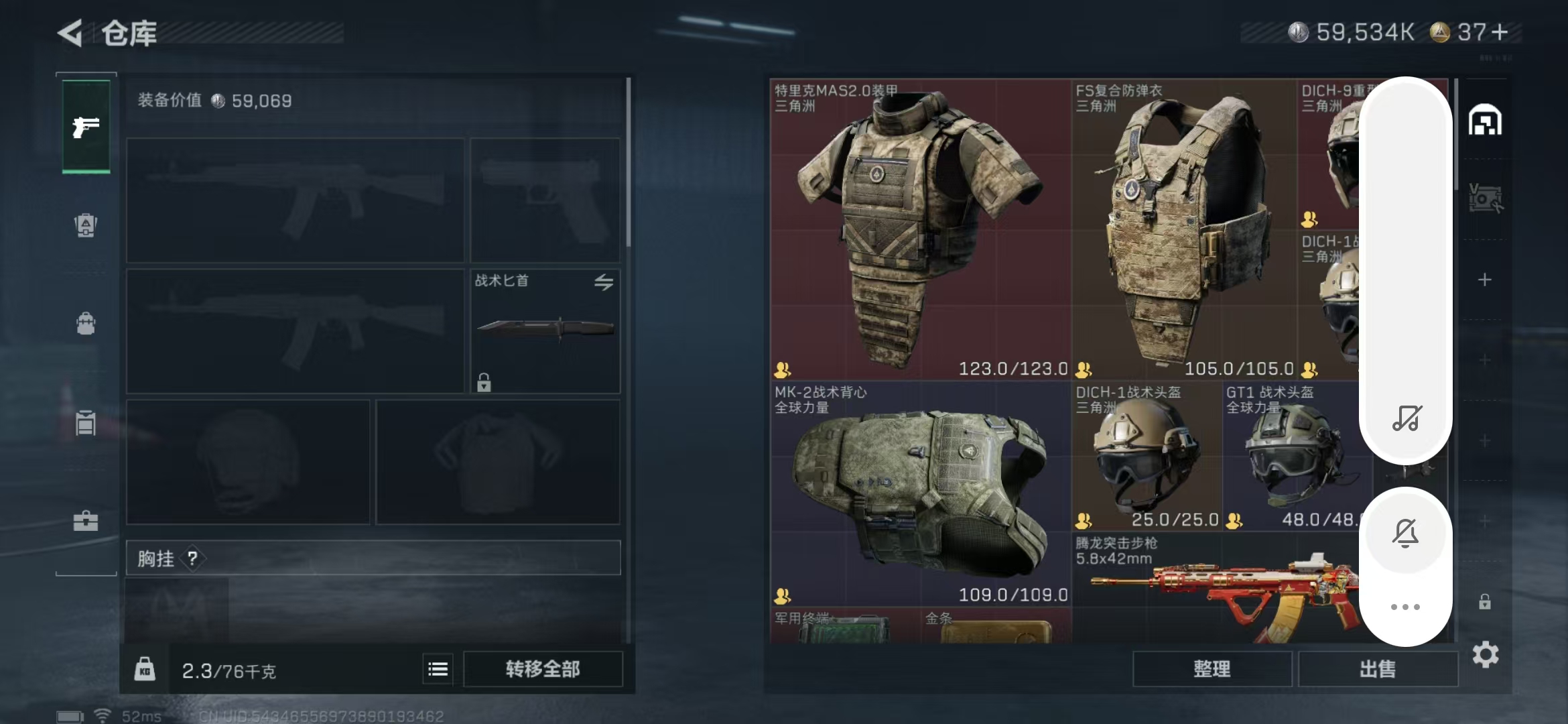Select the 特里克MAS2.0 armor item
The height and width of the screenshot is (724, 1568).
[x=920, y=229]
